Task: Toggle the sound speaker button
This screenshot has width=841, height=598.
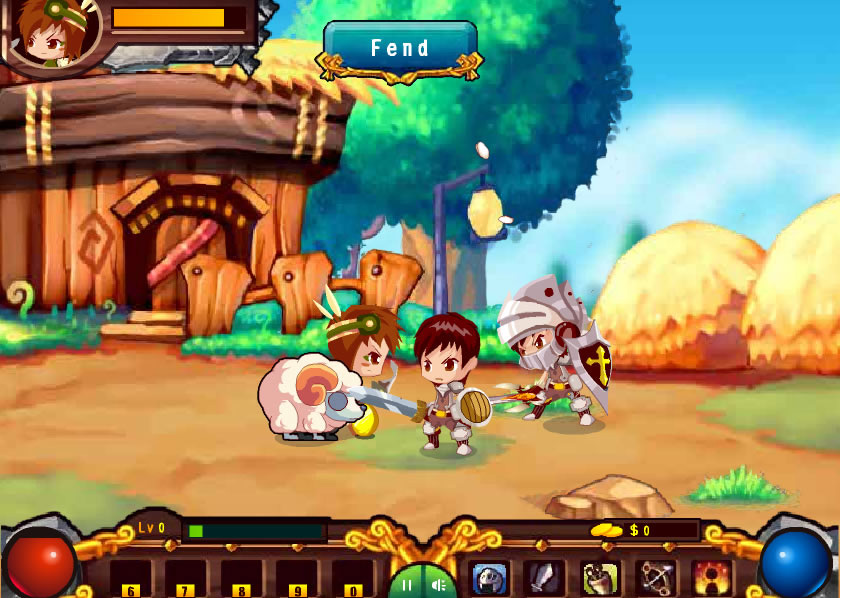Action: 438,584
